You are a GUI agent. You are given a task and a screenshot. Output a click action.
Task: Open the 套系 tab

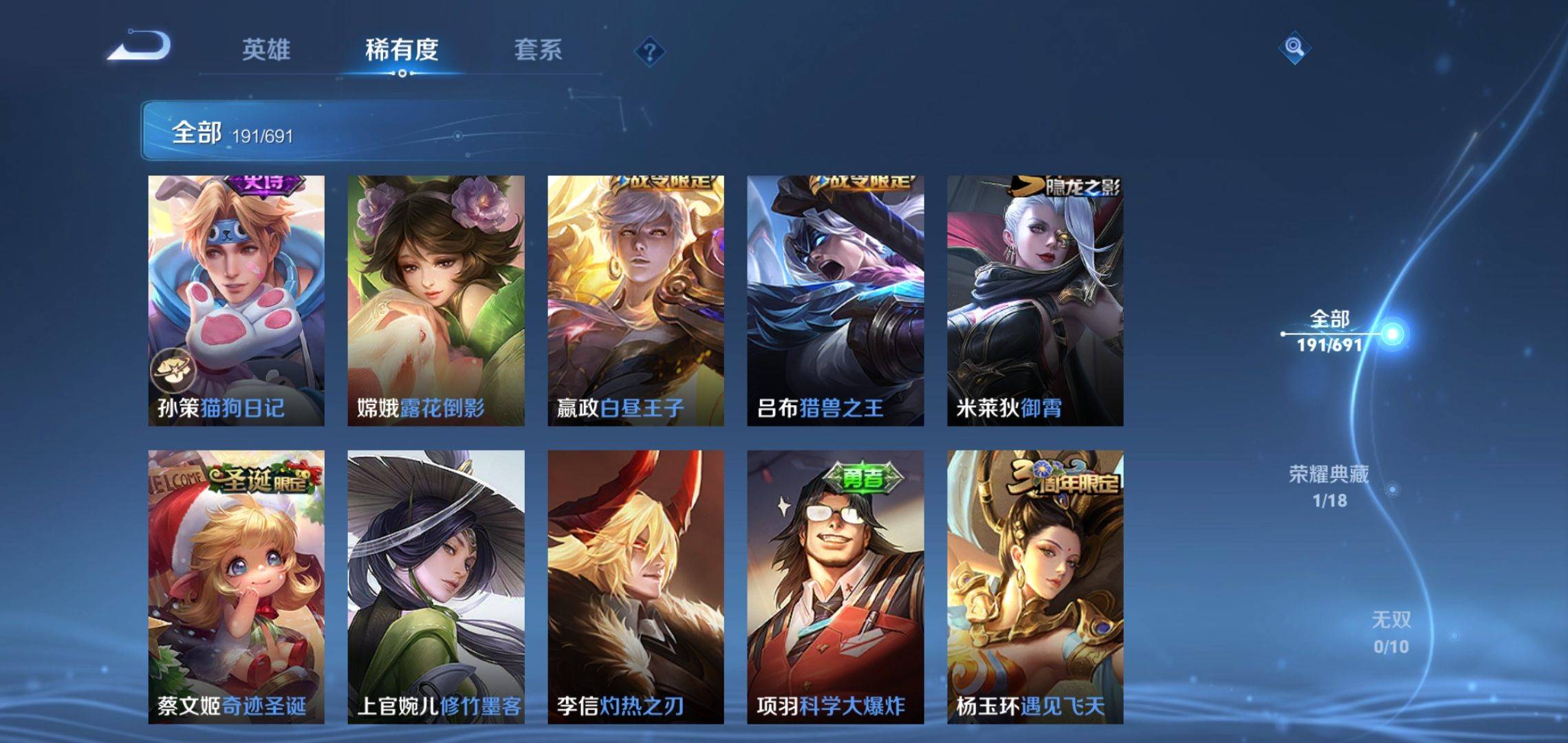(x=538, y=50)
